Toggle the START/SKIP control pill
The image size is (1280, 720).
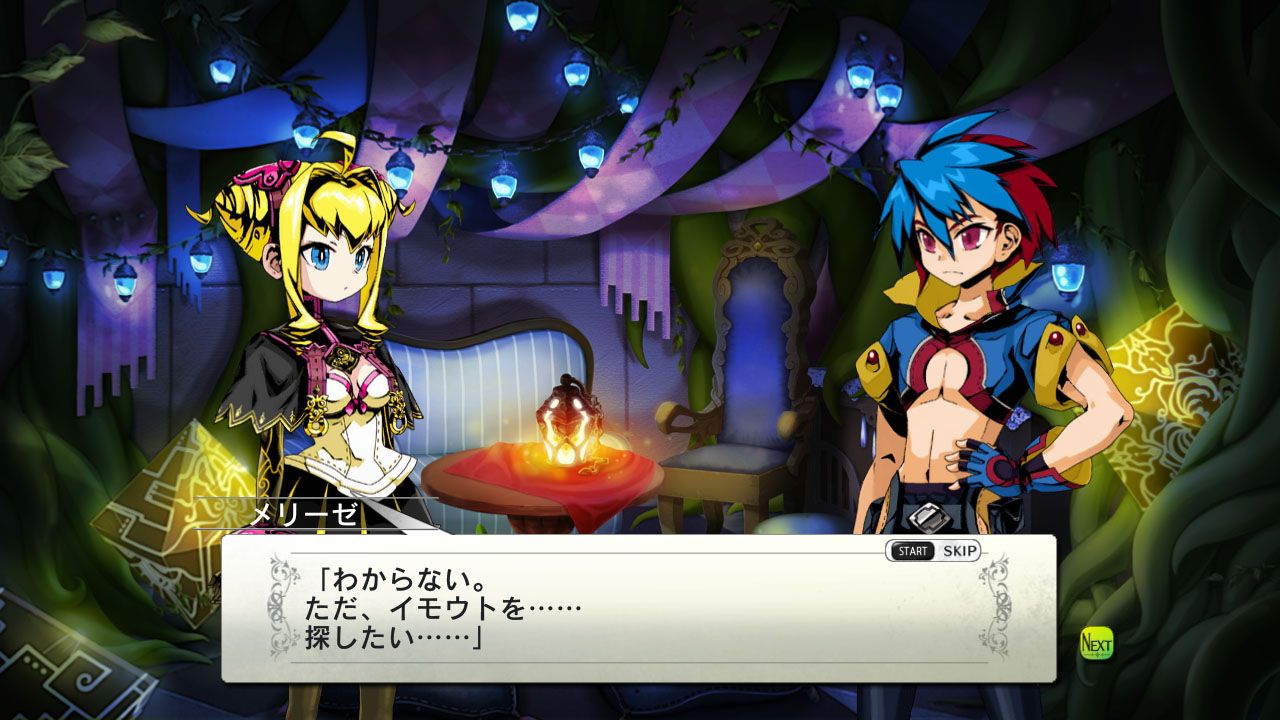point(935,549)
